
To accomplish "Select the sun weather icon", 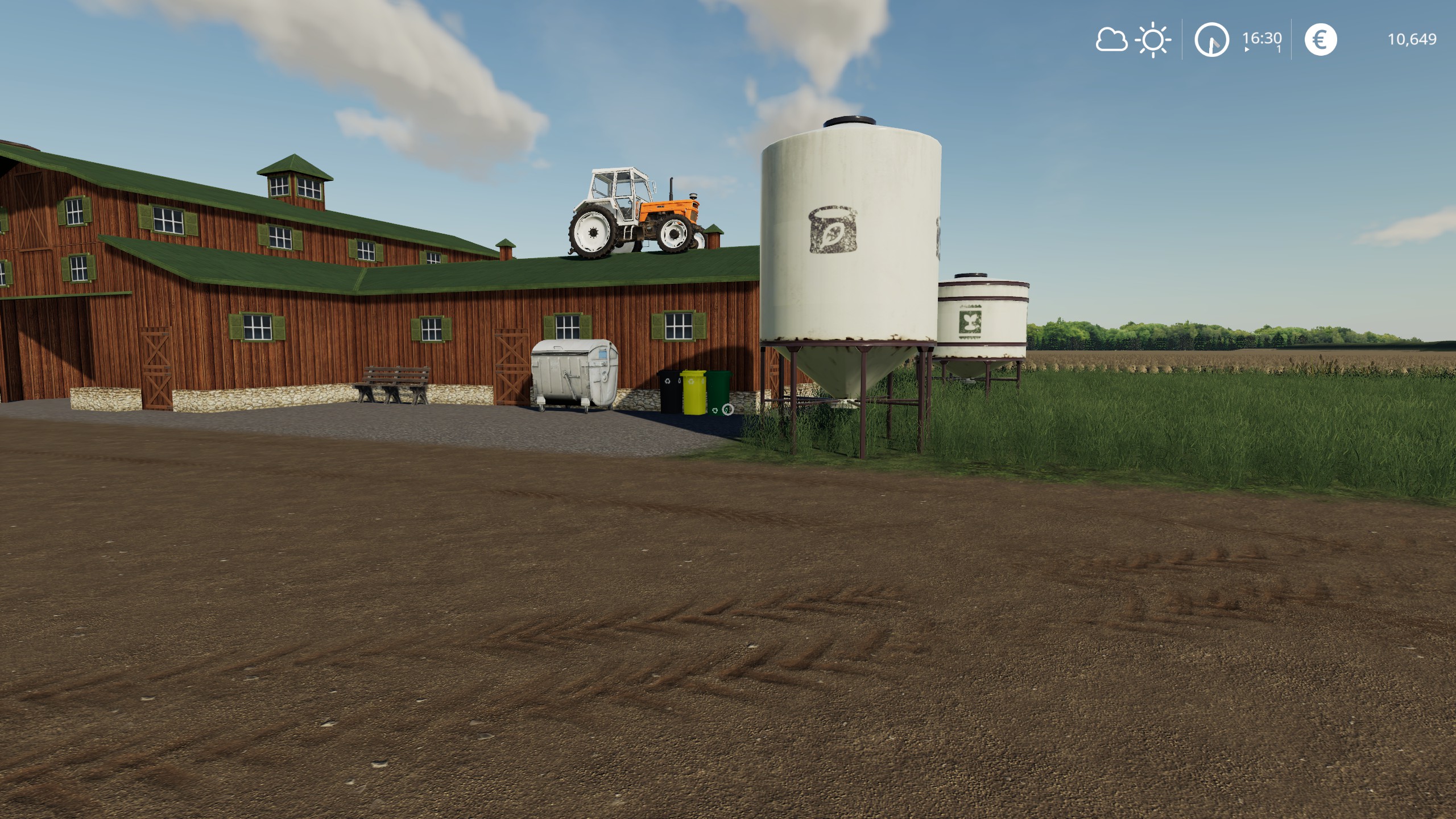I will 1153,40.
